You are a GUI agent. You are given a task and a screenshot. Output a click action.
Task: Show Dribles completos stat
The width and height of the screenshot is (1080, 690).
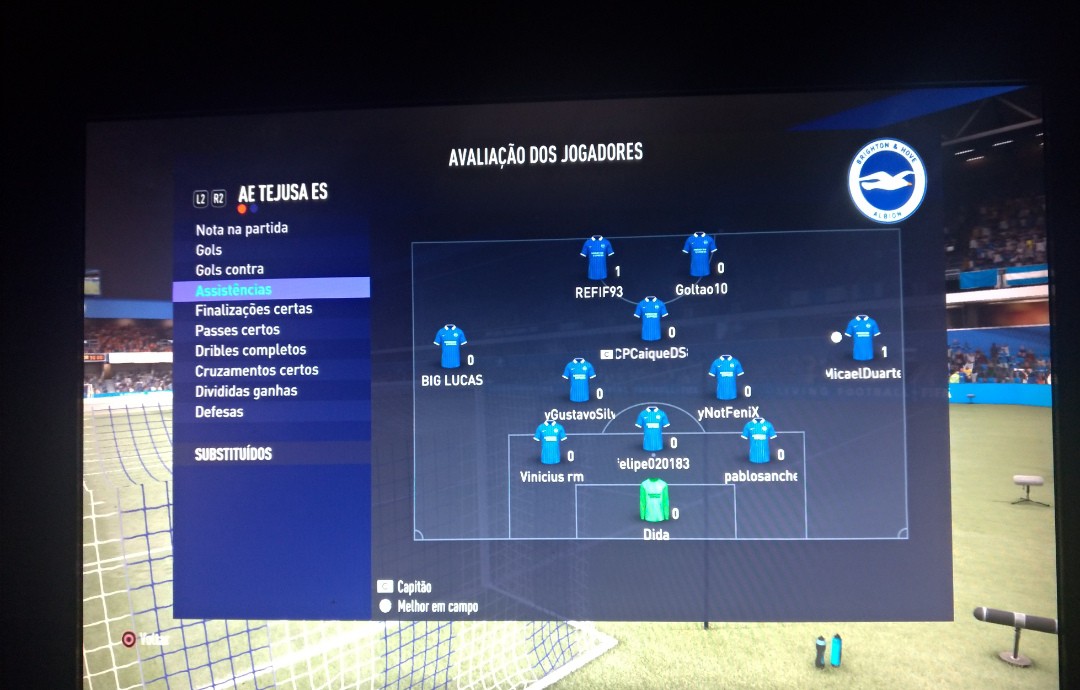point(251,350)
